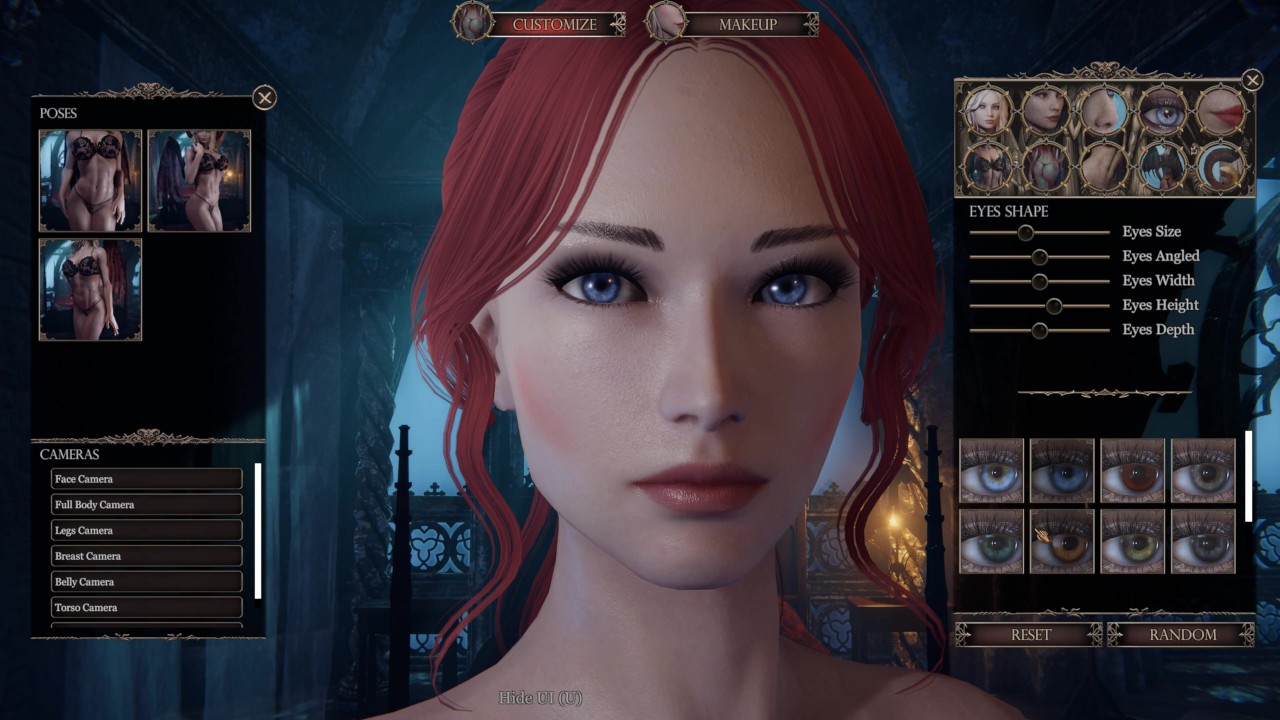Screen dimensions: 1280x720
Task: Select the nose category icon
Action: pos(1105,110)
